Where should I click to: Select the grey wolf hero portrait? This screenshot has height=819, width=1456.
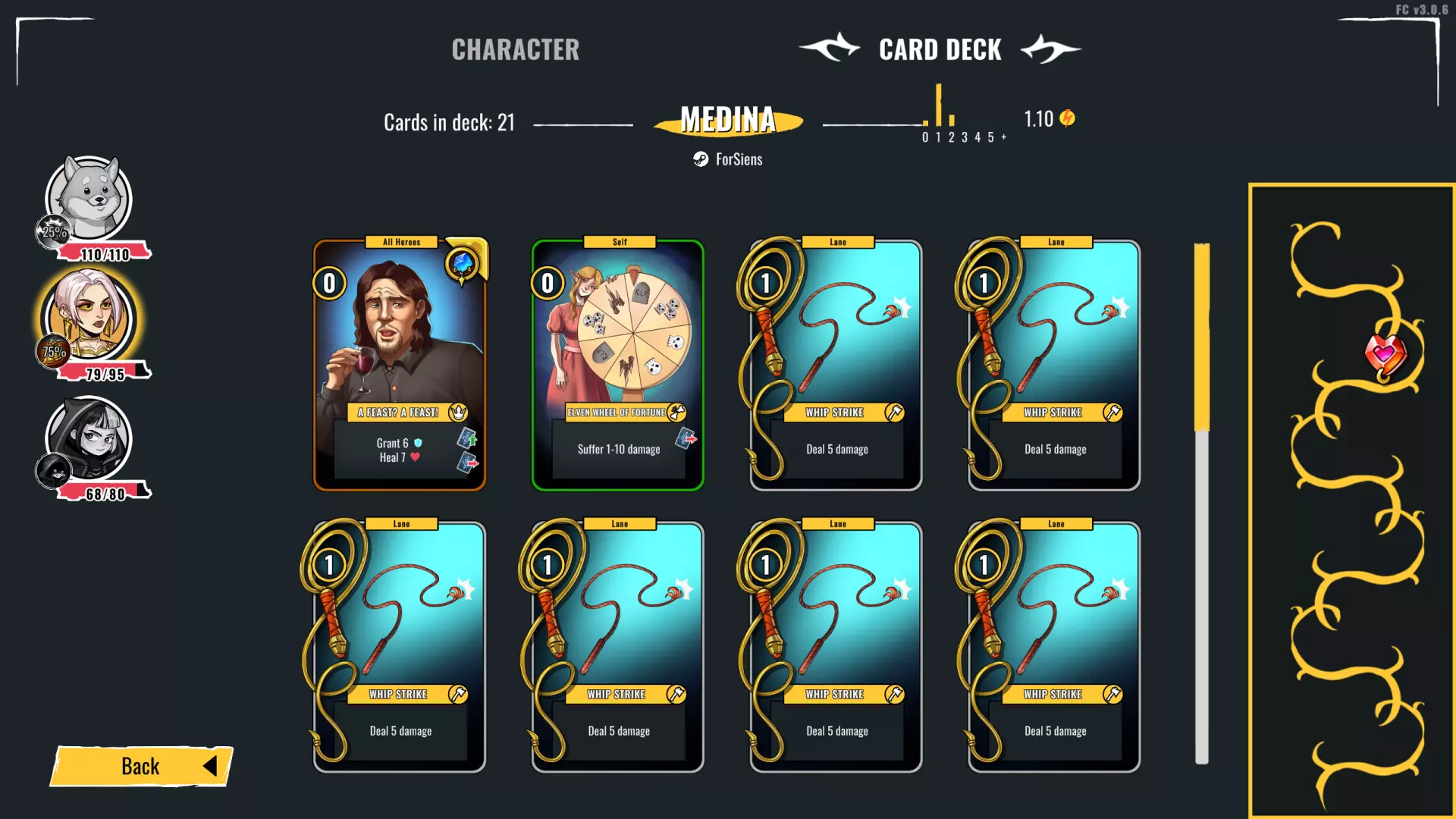tap(89, 199)
